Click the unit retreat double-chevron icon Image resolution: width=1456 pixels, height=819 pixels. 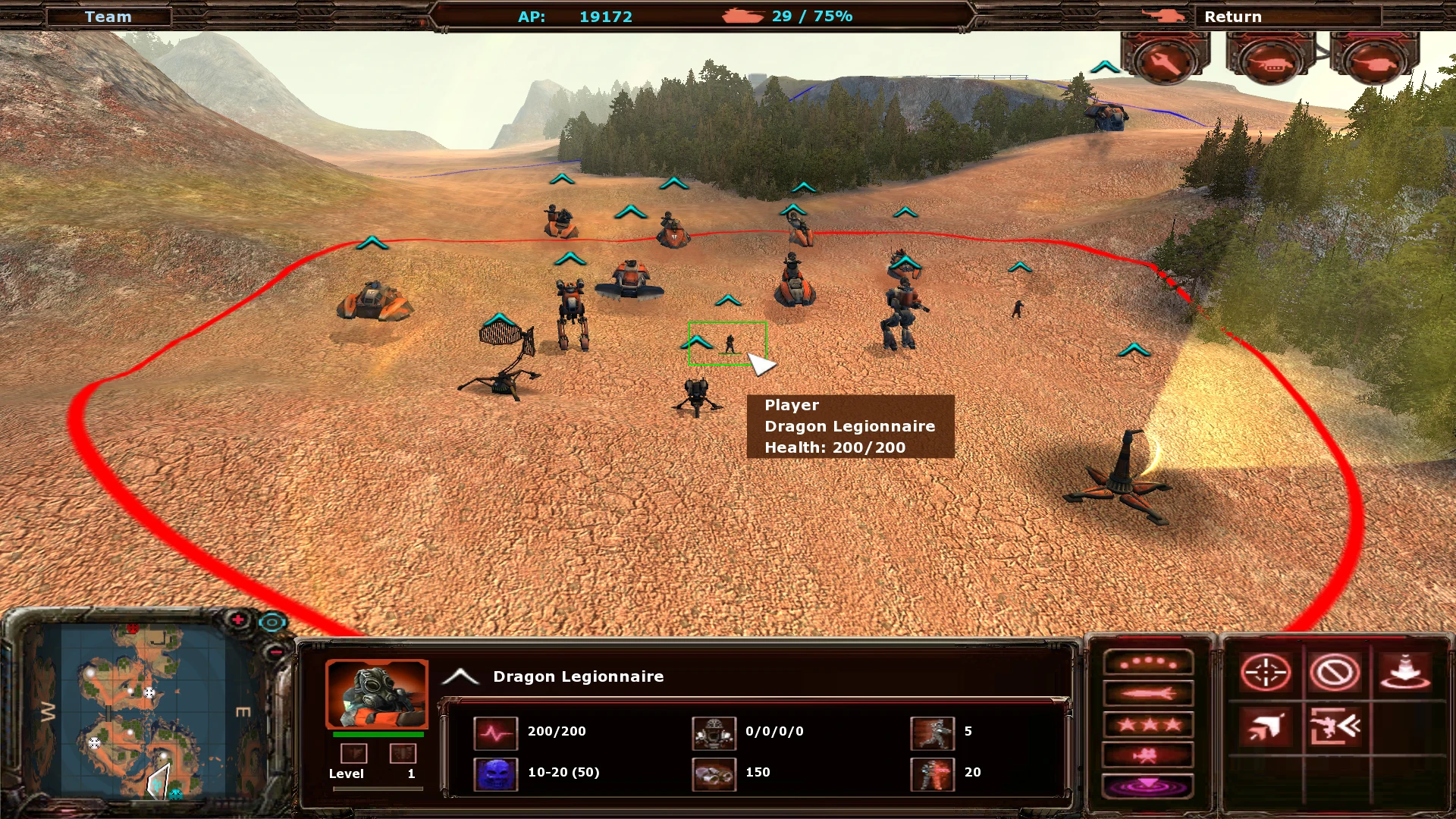[1334, 726]
